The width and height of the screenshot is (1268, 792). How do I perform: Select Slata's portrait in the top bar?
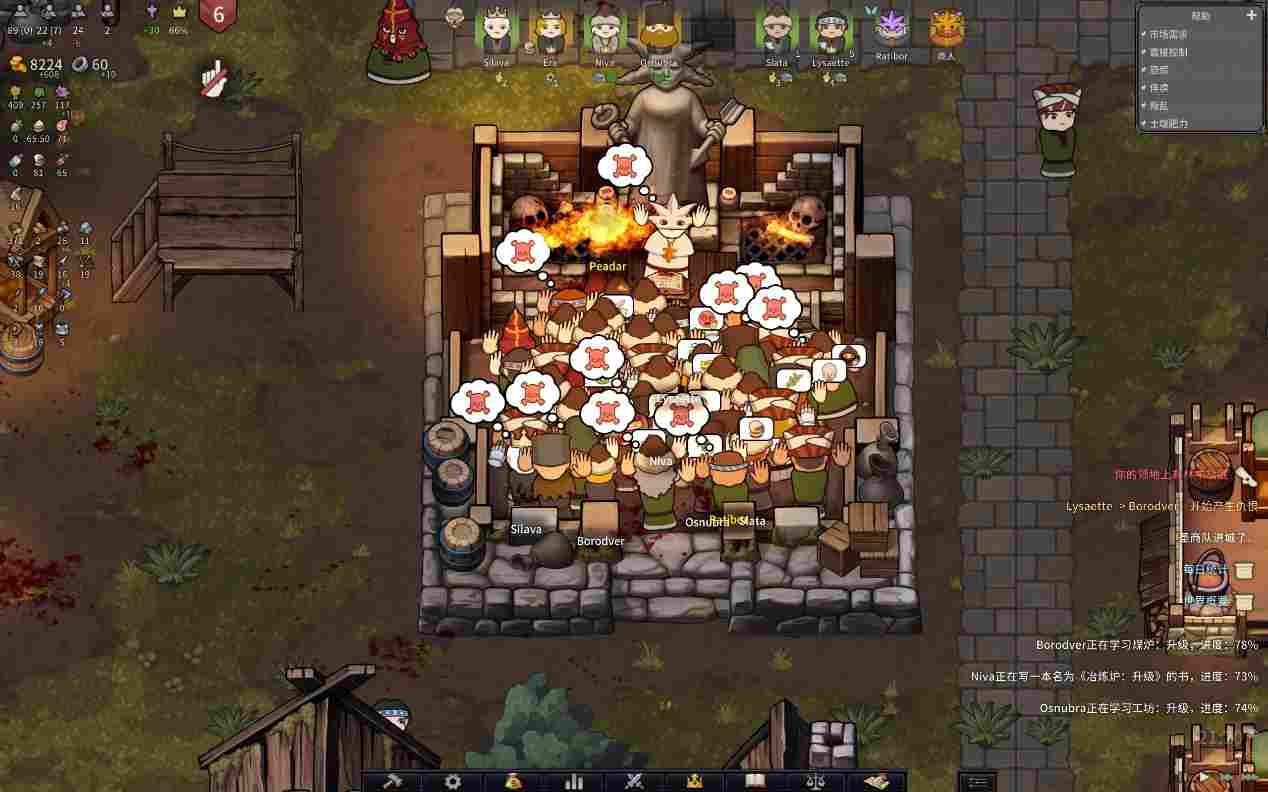tap(777, 32)
